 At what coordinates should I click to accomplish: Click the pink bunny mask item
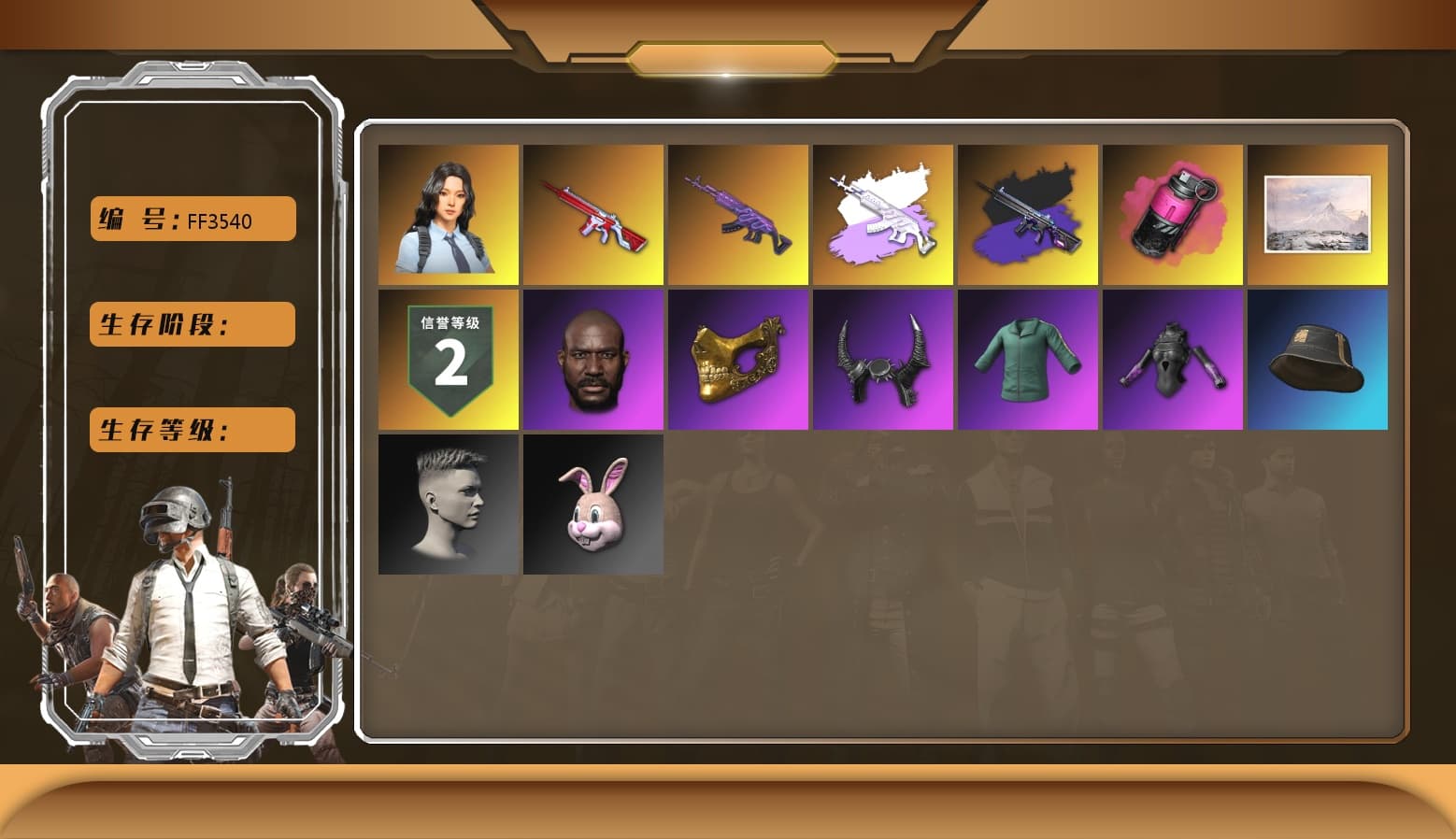coord(592,504)
